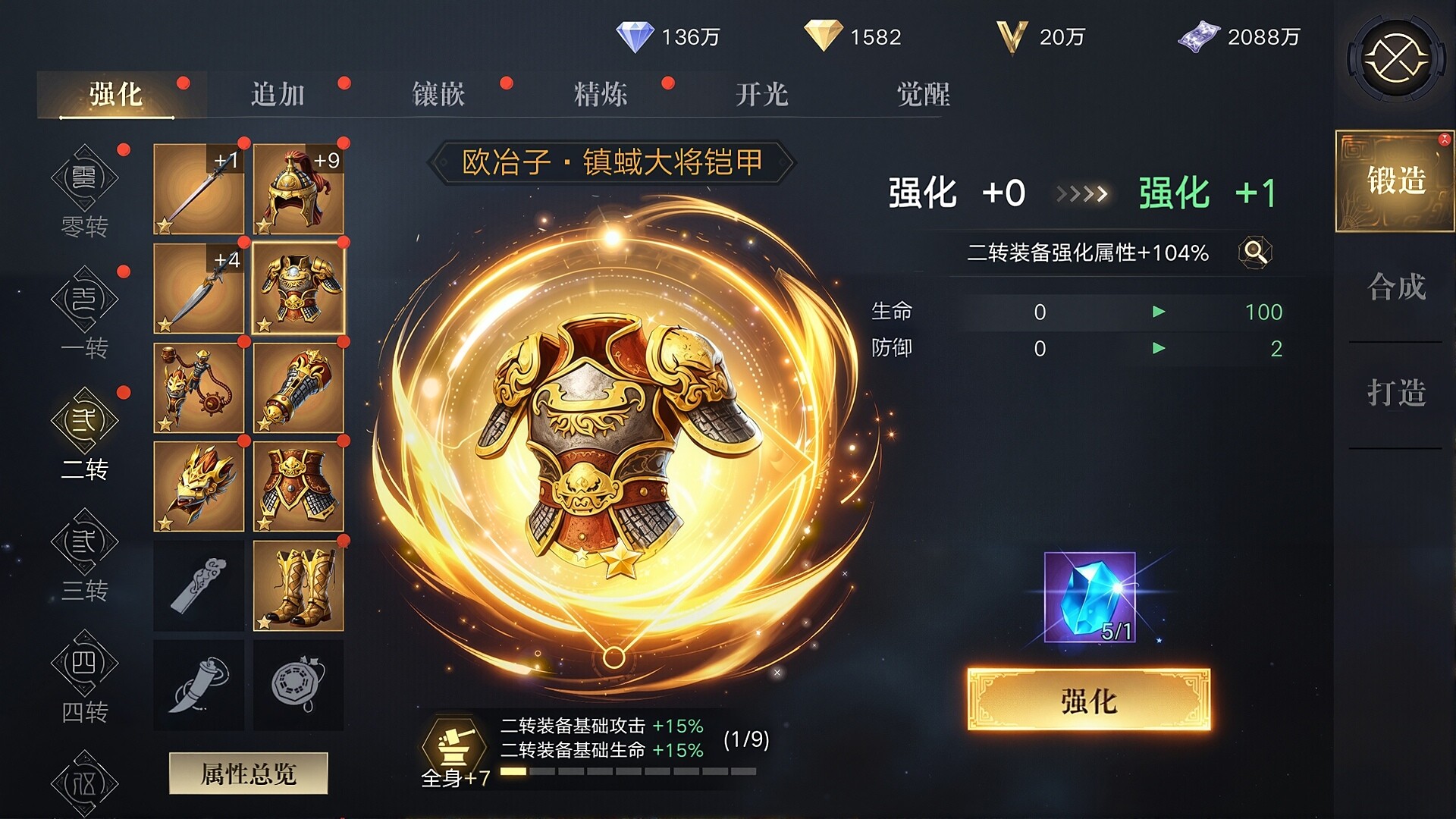Select the +1 spear equipment slot
The height and width of the screenshot is (819, 1456).
tap(198, 190)
